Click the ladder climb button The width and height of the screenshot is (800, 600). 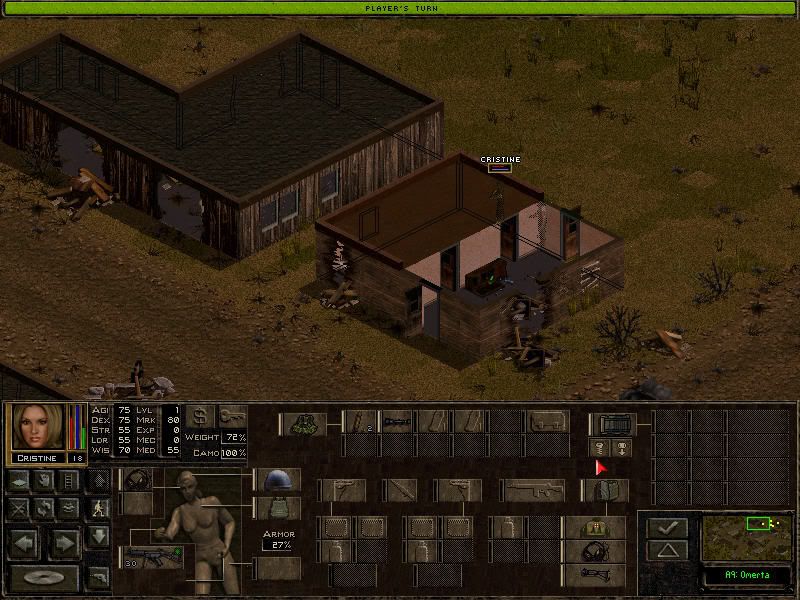point(69,481)
